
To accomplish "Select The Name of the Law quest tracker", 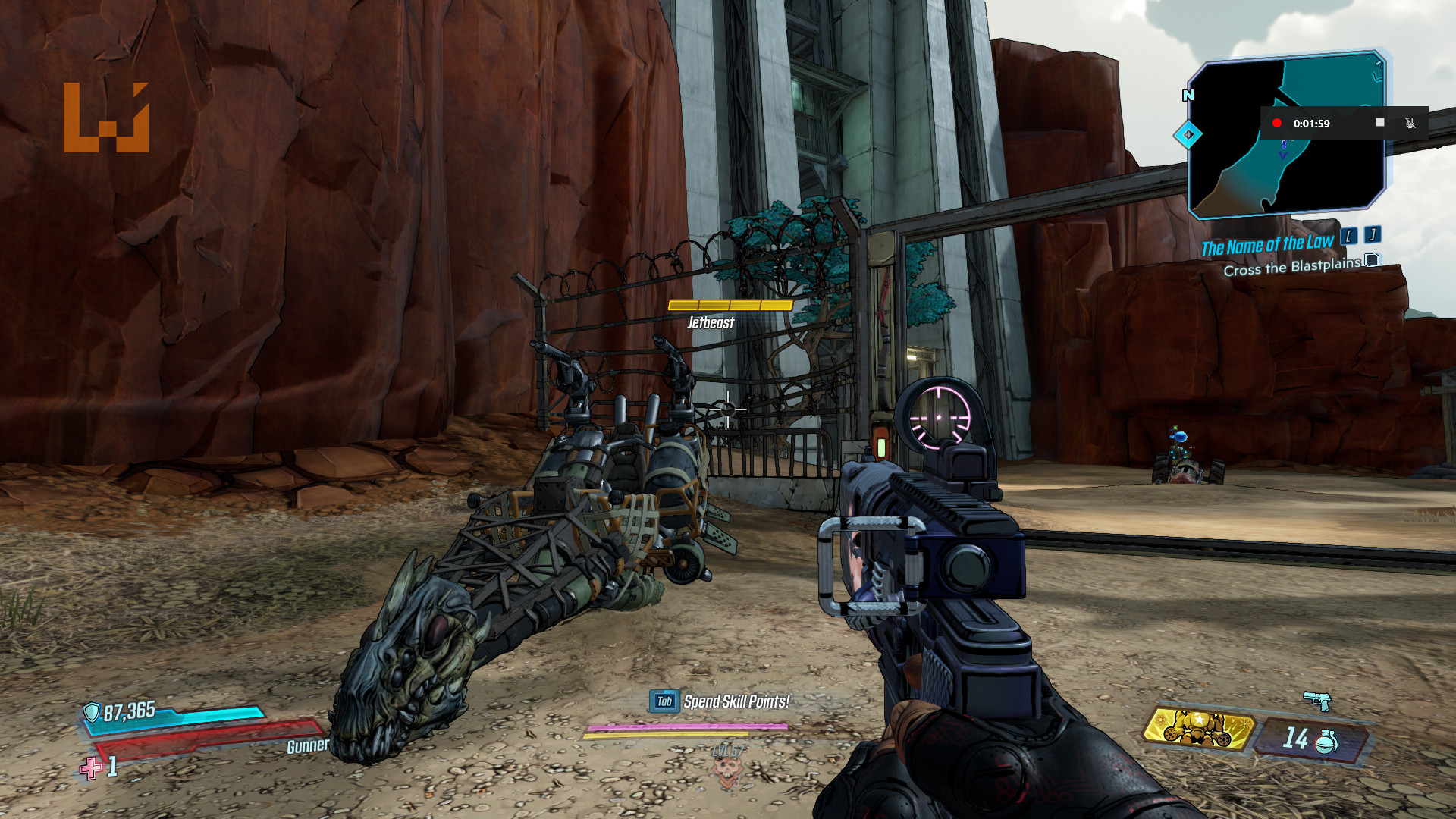I will tap(1266, 245).
